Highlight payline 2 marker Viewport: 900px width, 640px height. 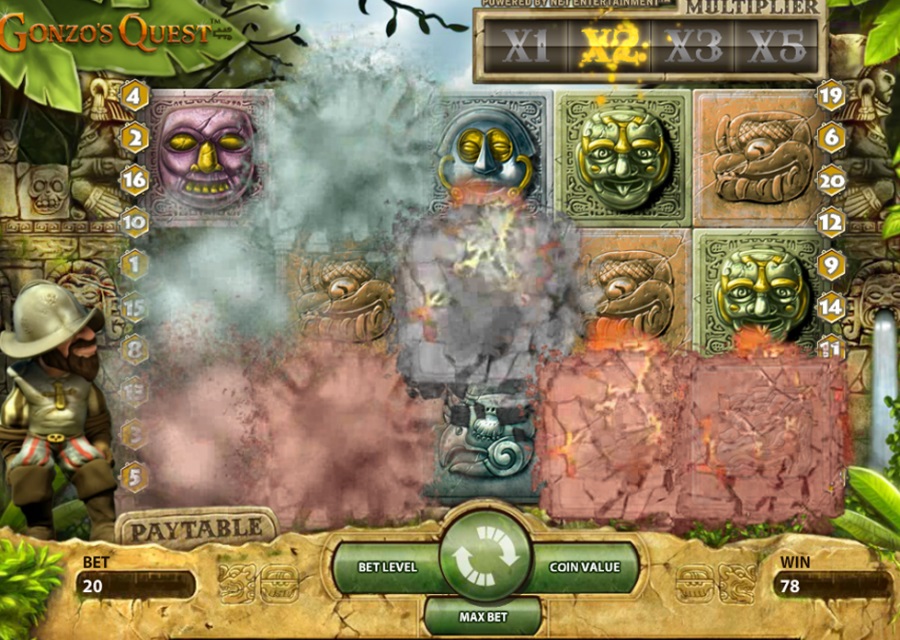click(x=135, y=138)
